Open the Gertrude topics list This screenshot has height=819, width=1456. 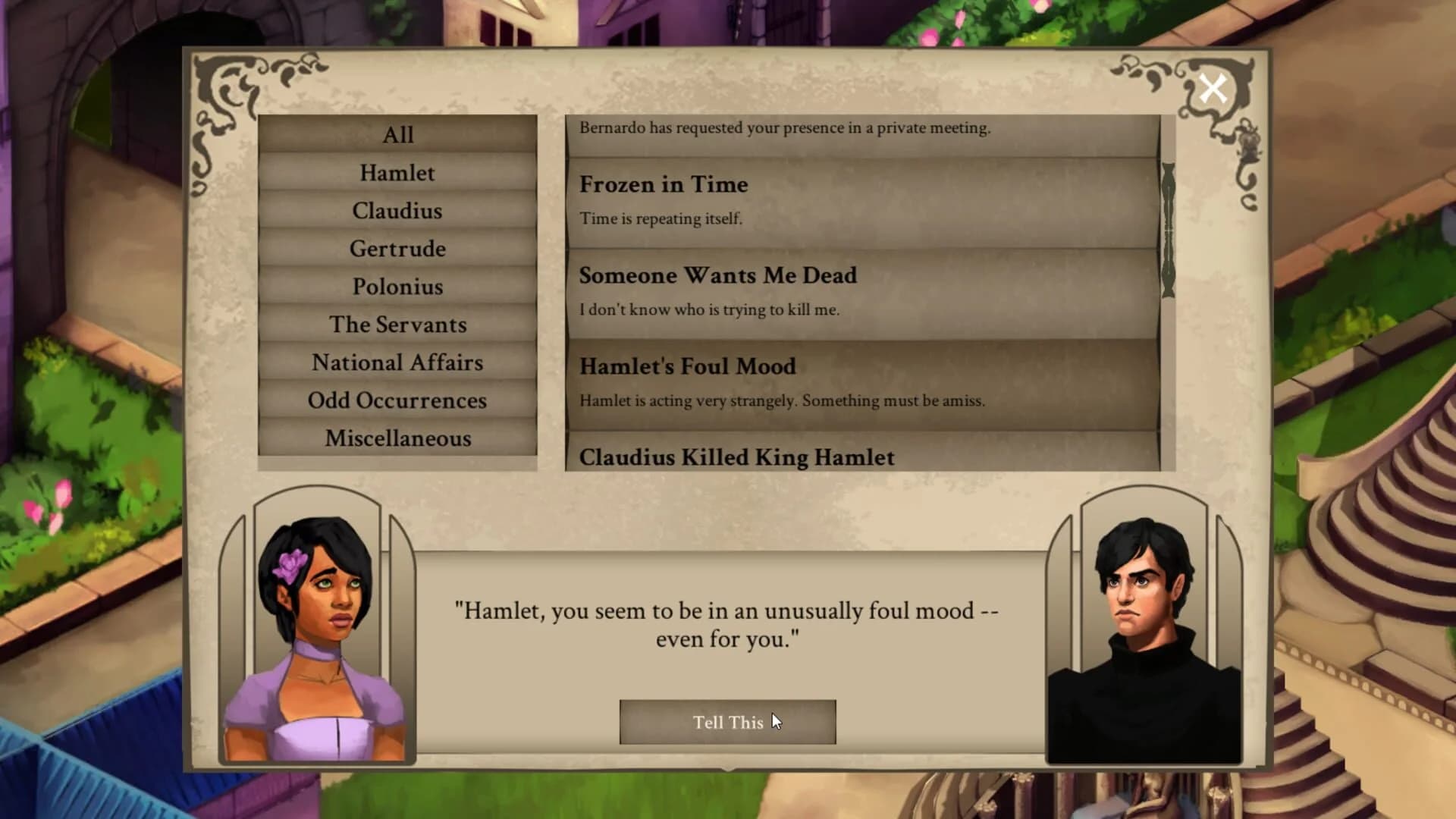pos(397,249)
